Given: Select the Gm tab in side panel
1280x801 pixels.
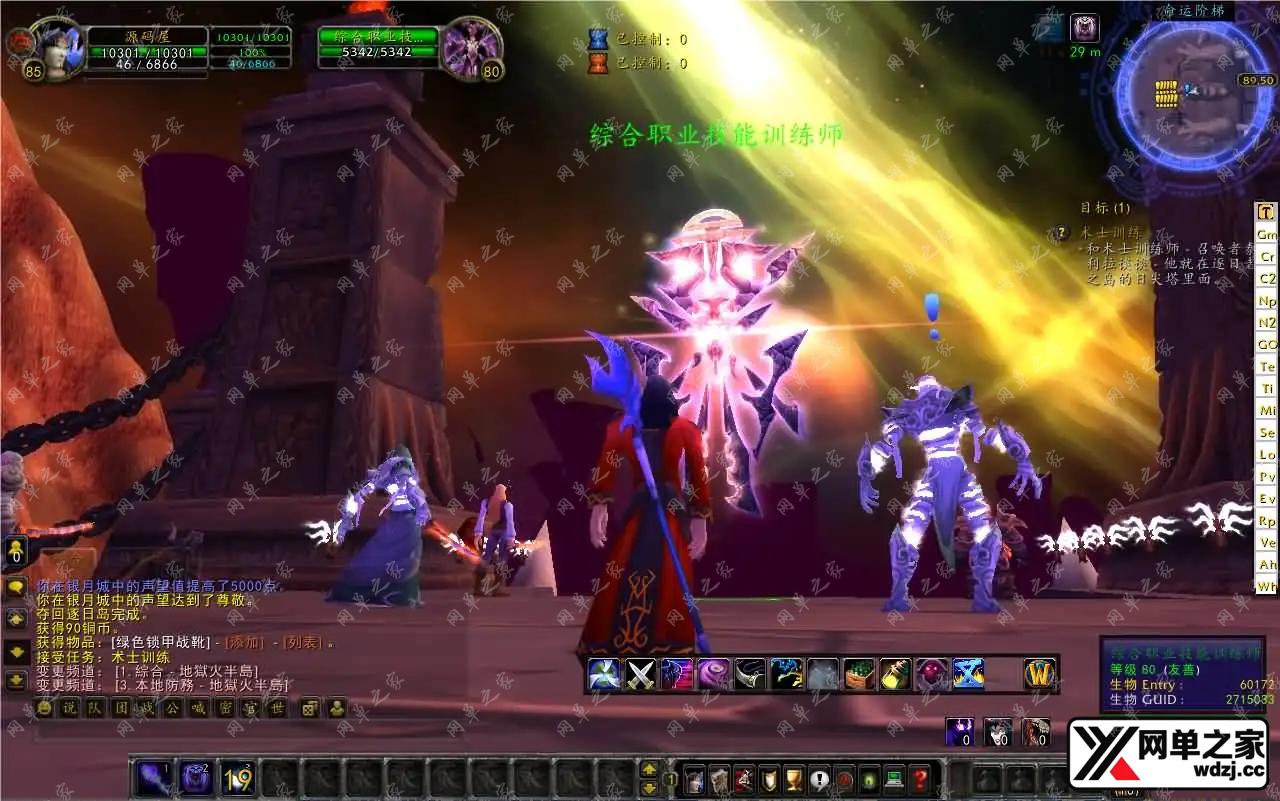Looking at the screenshot, I should [1267, 234].
